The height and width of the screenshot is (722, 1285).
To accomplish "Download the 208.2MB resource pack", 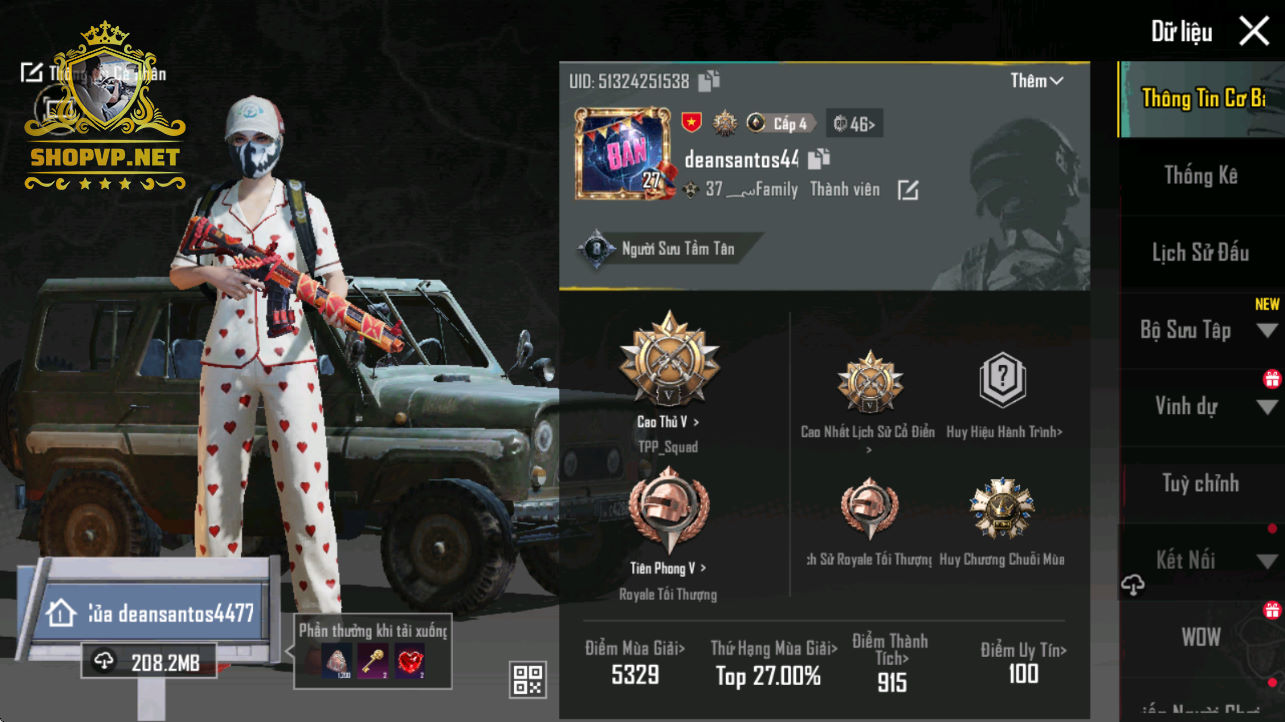I will tap(149, 661).
